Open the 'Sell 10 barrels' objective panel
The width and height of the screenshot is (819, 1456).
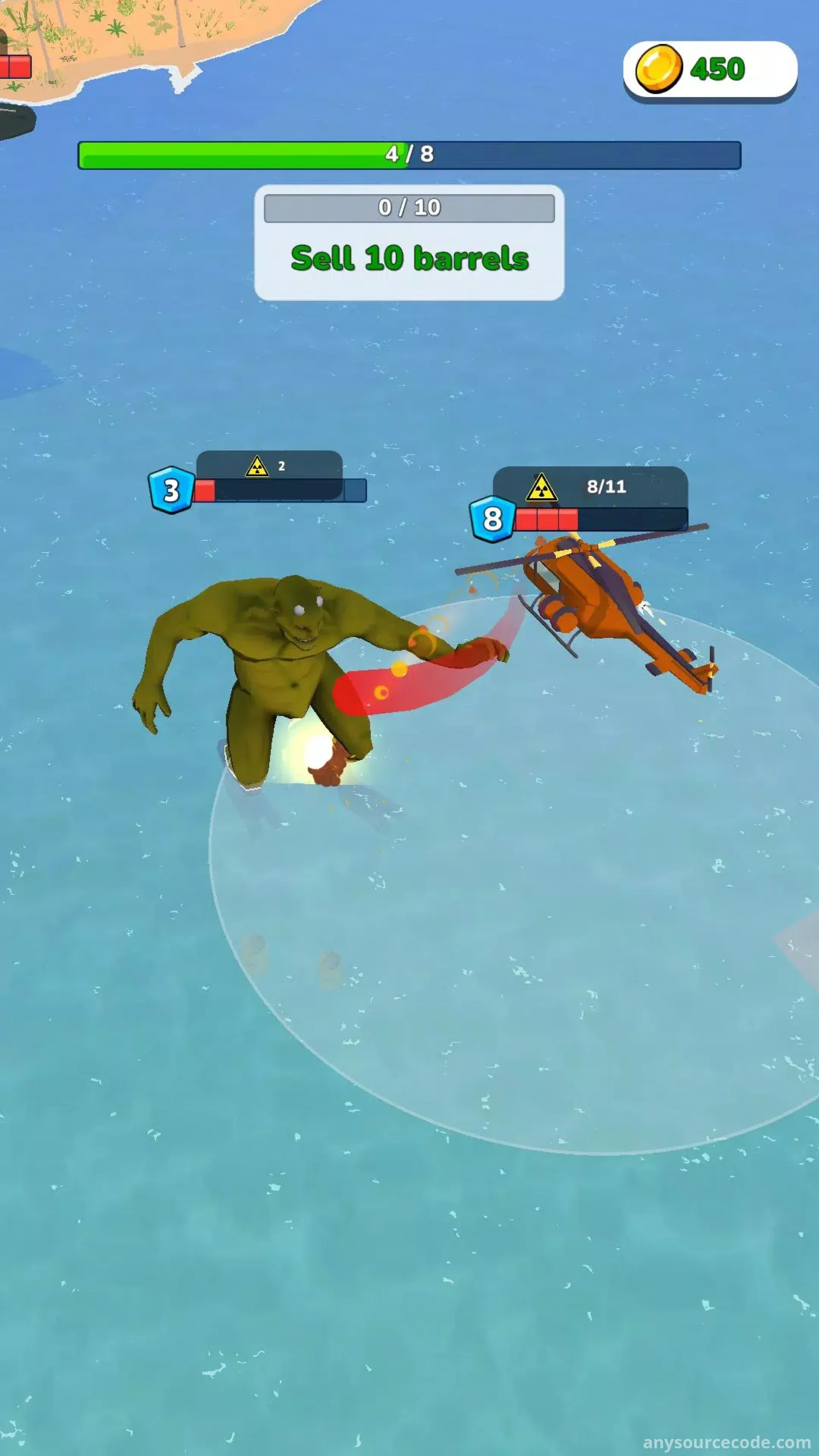pos(409,243)
